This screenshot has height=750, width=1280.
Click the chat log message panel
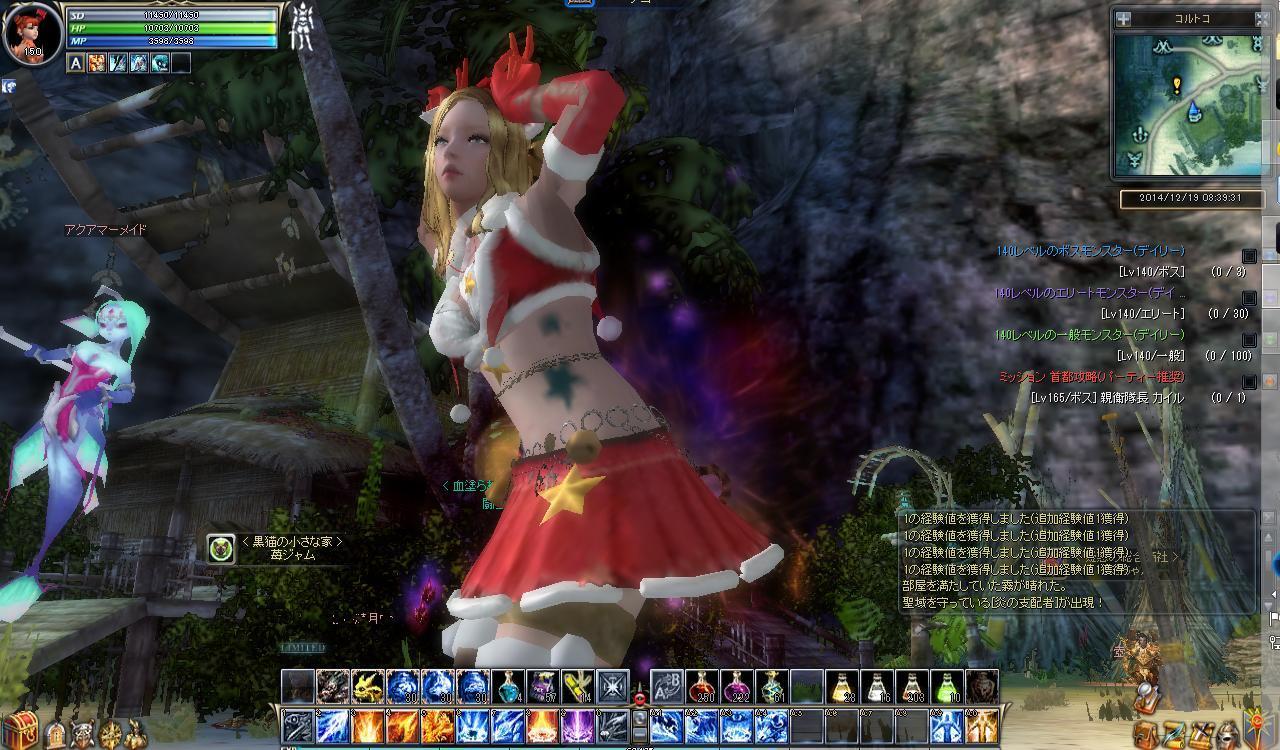tap(1075, 560)
